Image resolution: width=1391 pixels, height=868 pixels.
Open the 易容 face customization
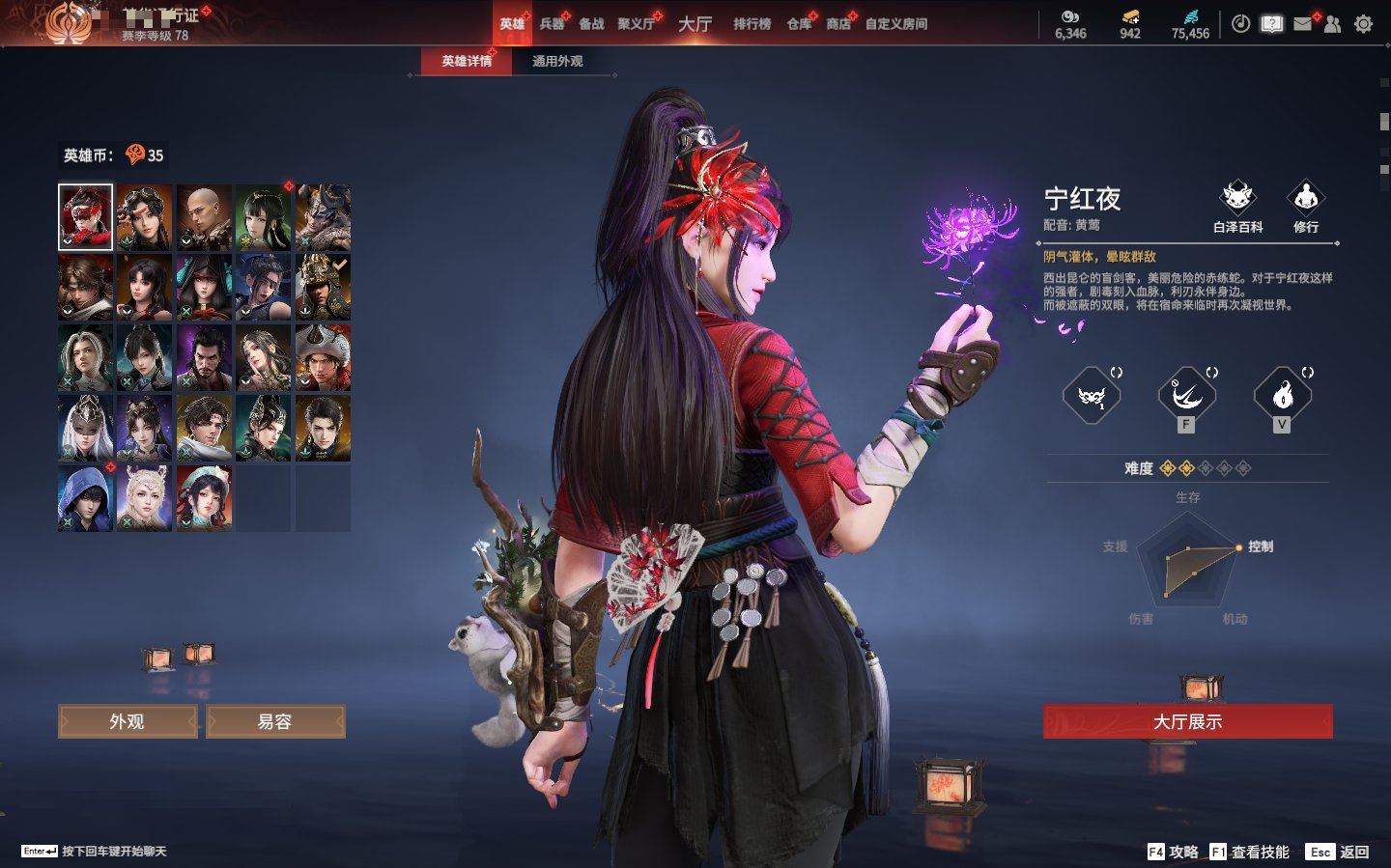pyautogui.click(x=275, y=721)
